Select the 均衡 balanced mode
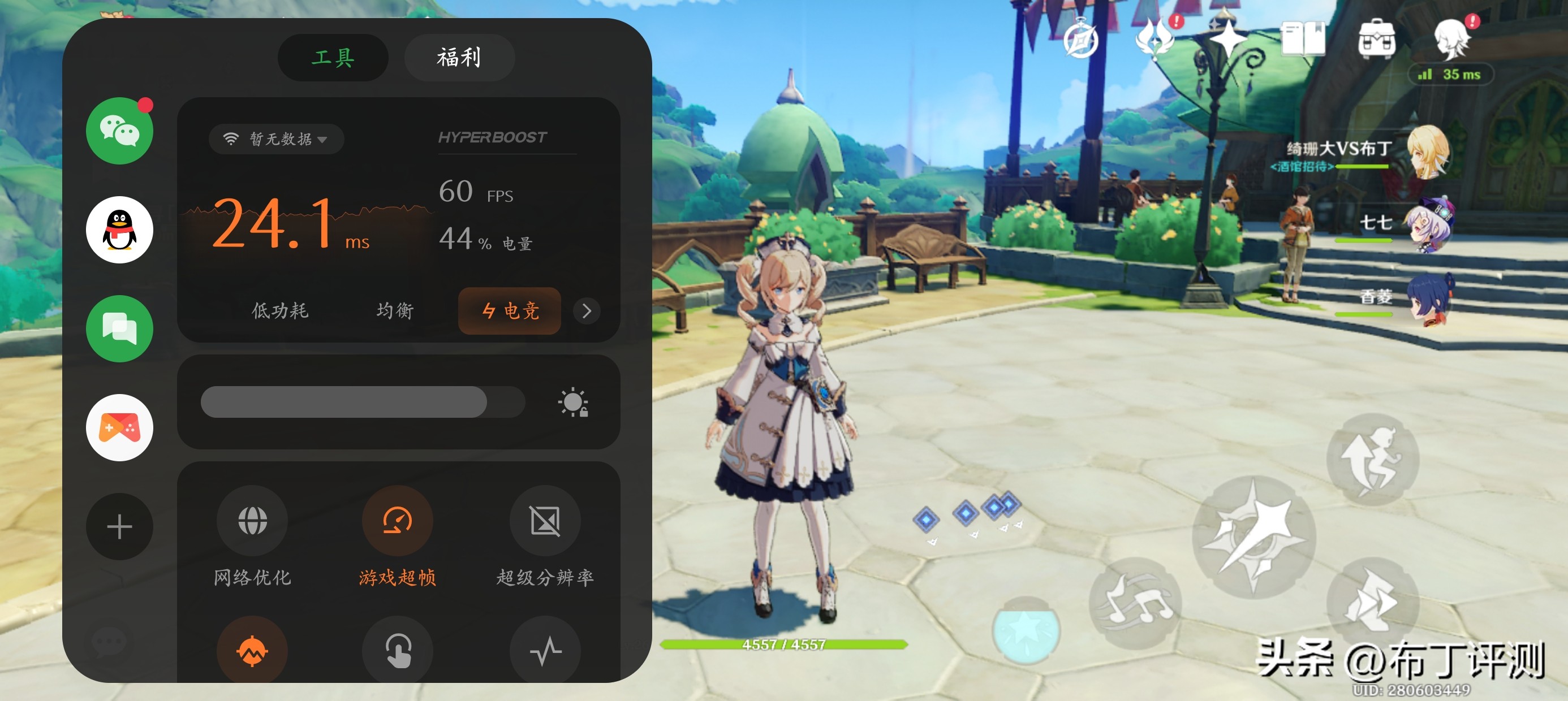 [x=394, y=311]
